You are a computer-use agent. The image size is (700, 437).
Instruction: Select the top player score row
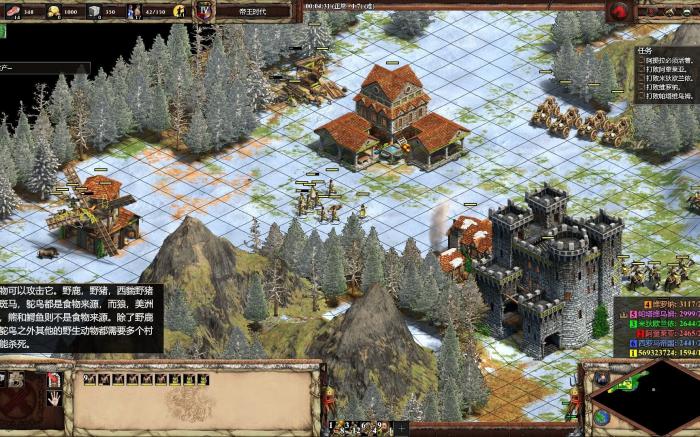pos(656,302)
